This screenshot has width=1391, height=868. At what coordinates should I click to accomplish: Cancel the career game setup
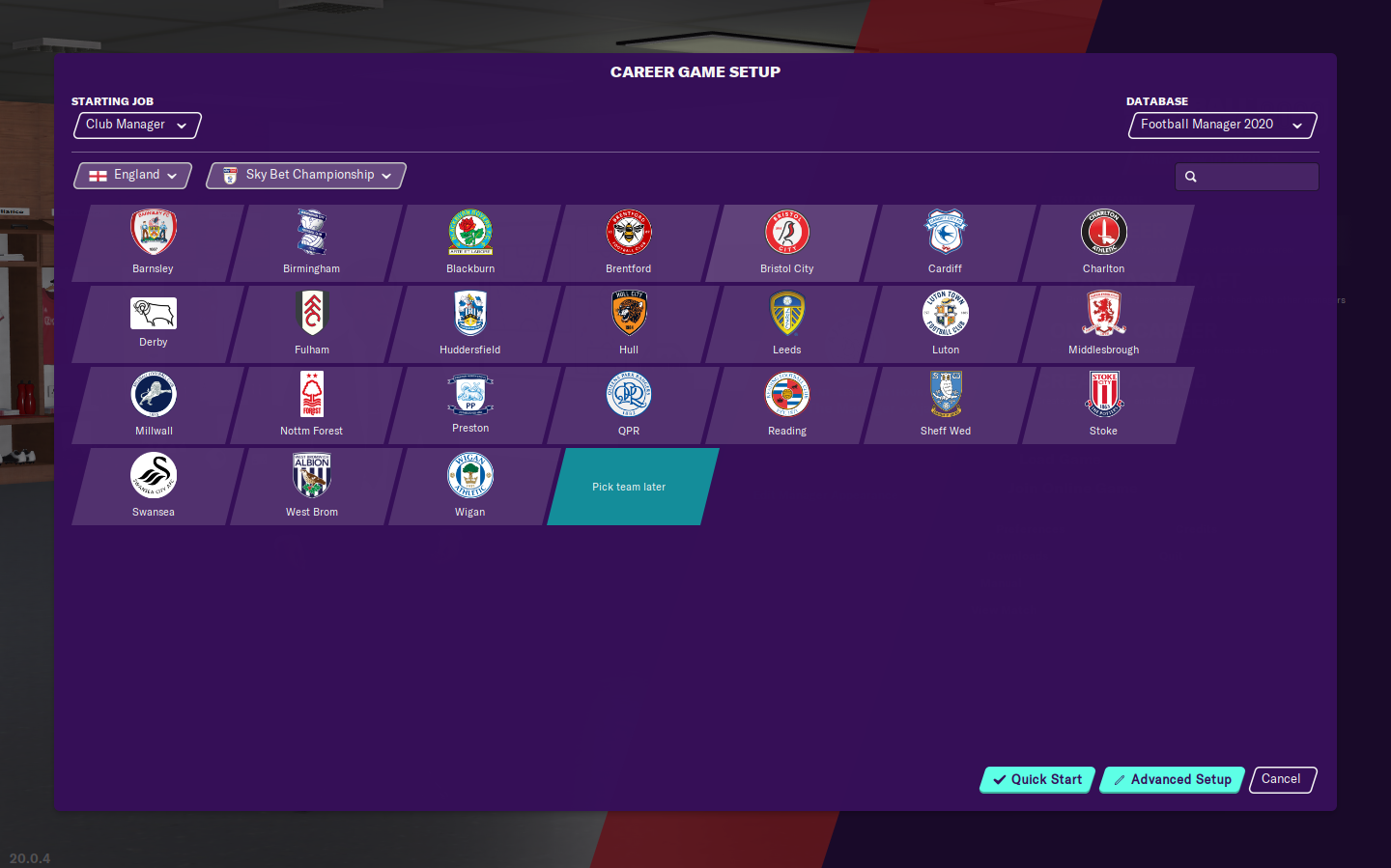point(1282,779)
